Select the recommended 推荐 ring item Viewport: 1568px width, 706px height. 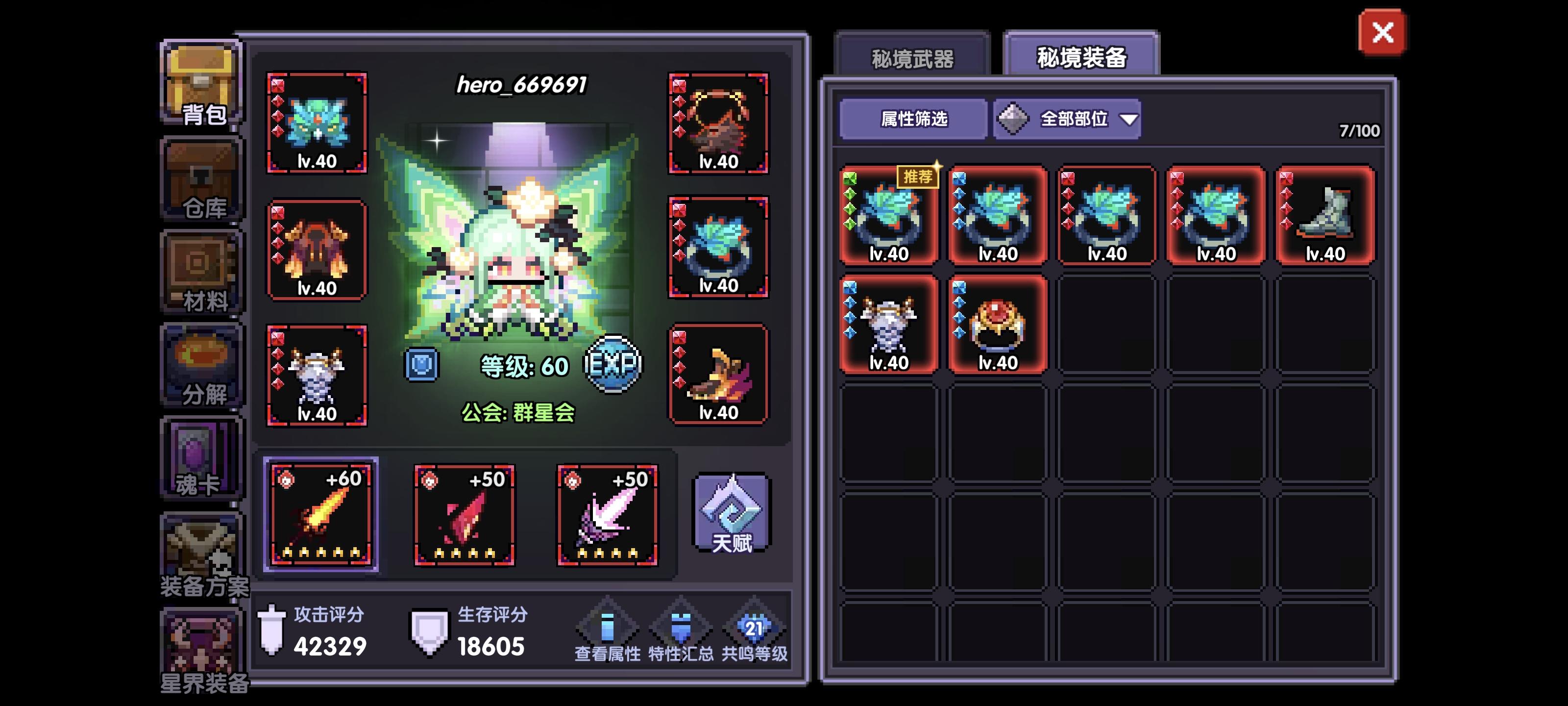click(887, 219)
